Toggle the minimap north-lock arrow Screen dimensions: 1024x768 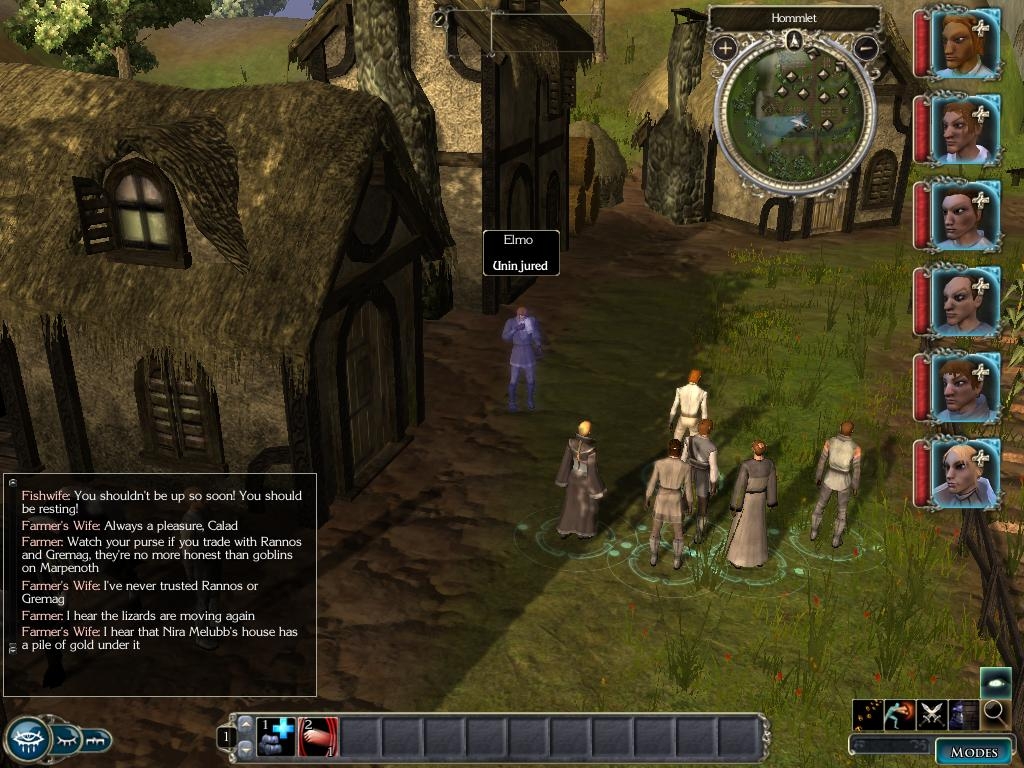pos(794,40)
